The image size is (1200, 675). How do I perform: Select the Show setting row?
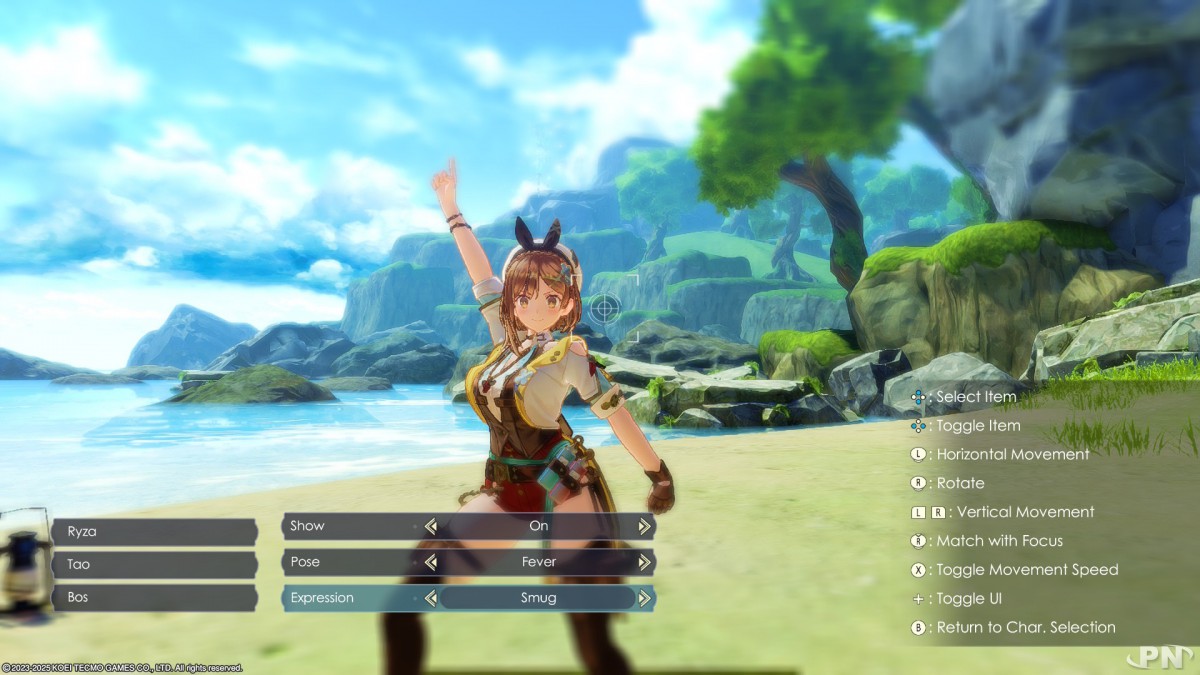pyautogui.click(x=350, y=526)
